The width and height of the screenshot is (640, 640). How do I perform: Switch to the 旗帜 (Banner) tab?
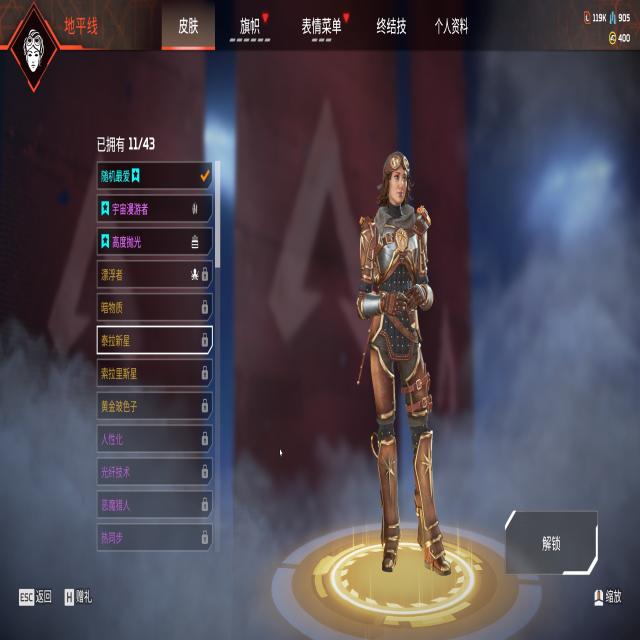[250, 27]
